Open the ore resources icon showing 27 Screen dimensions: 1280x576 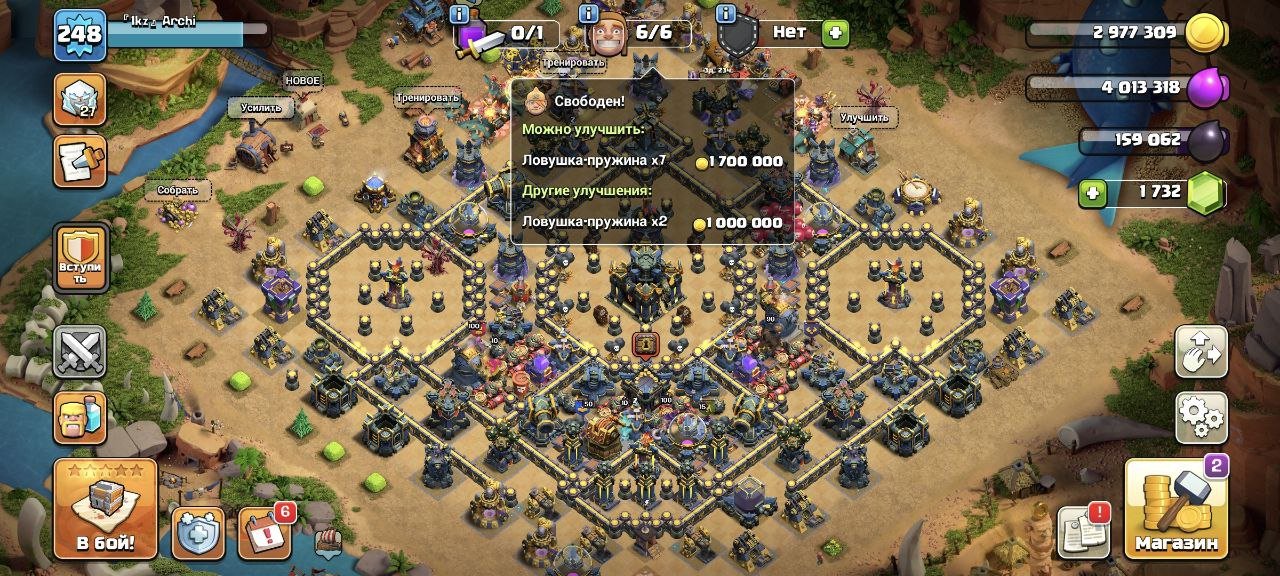coord(80,98)
